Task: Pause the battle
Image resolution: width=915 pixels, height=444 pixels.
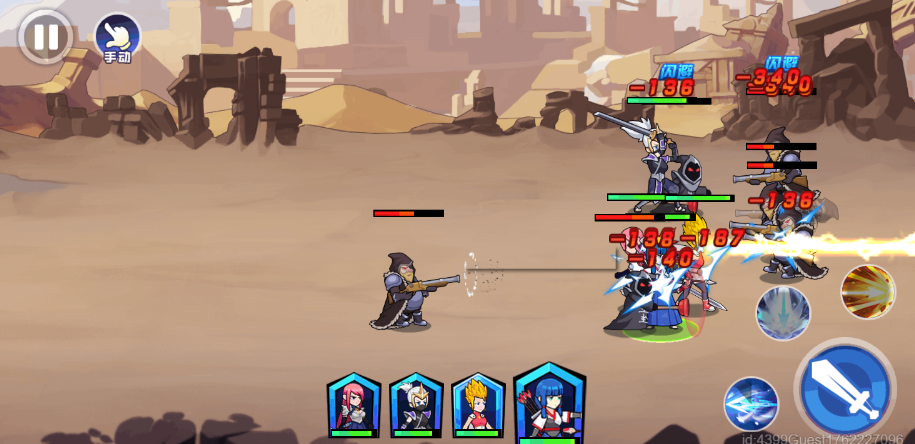Action: point(45,37)
